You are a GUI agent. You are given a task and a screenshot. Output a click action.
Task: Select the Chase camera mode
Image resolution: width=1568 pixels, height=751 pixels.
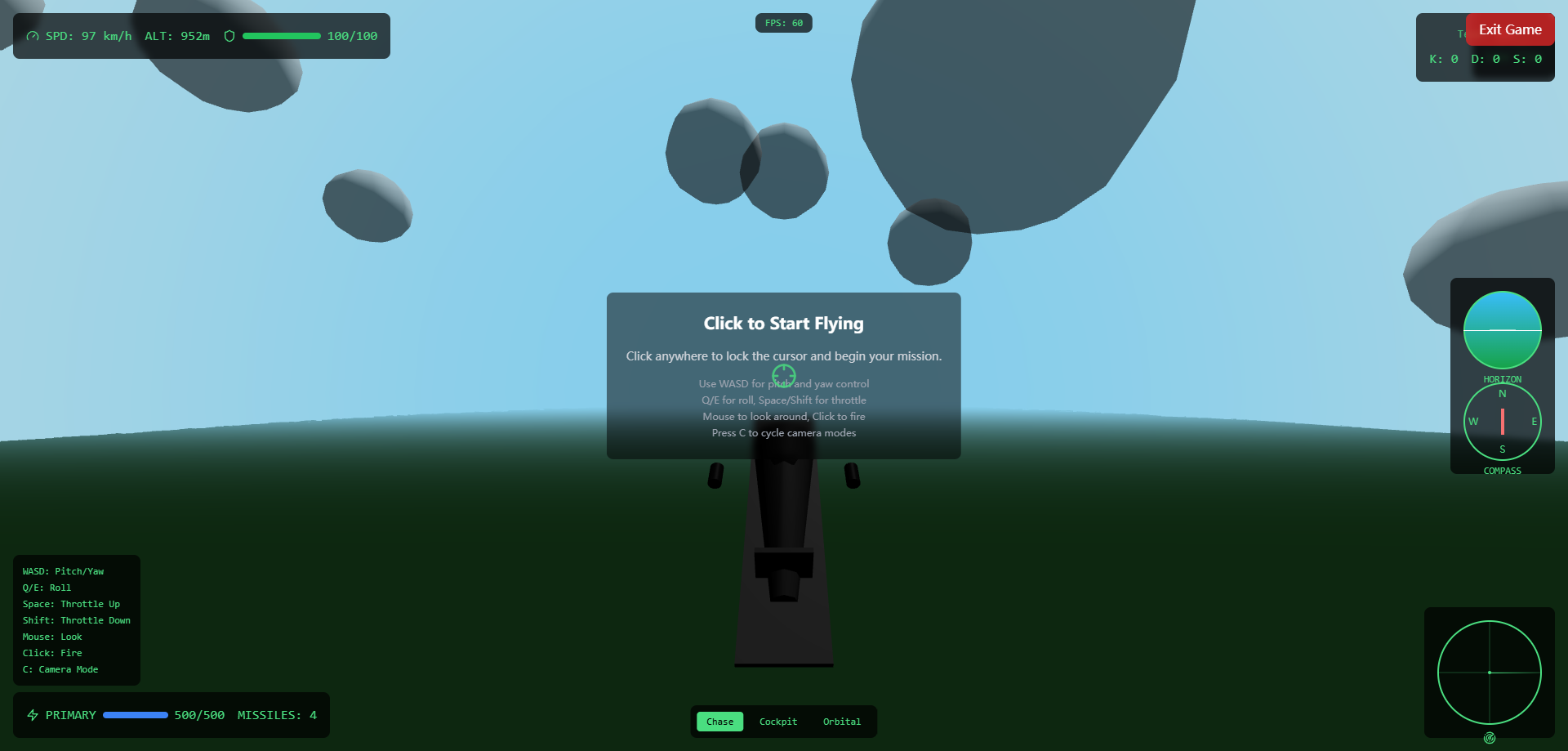(719, 722)
